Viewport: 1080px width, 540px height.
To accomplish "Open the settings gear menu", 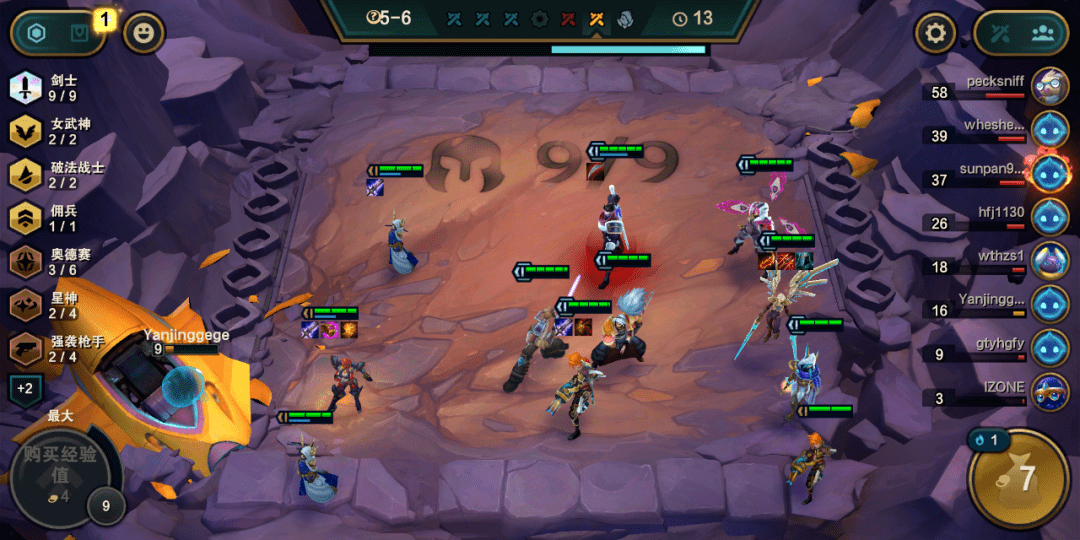I will (x=936, y=34).
